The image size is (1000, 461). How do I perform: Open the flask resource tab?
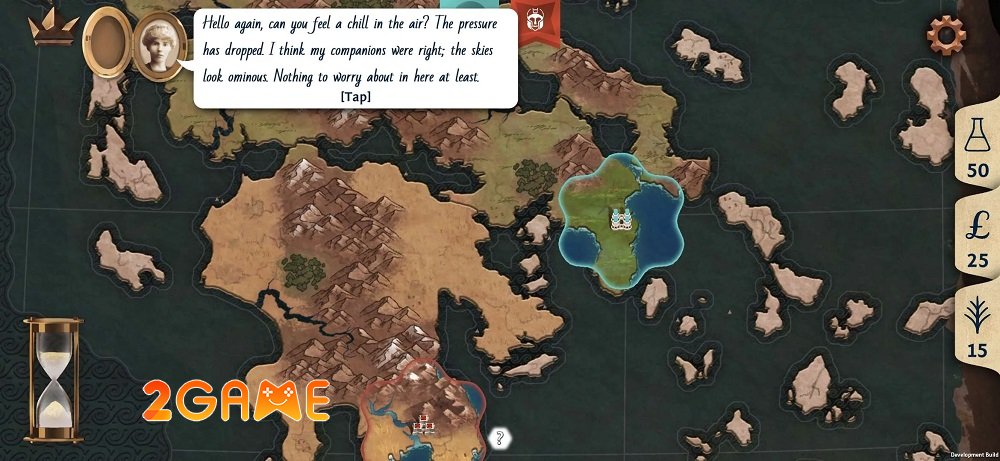click(976, 150)
